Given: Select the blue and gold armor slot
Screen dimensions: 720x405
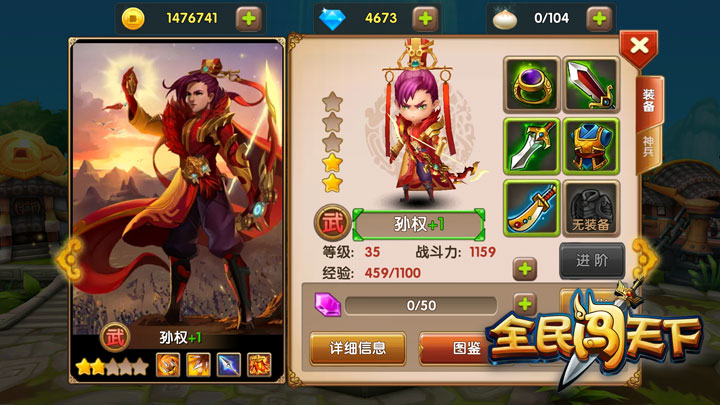Looking at the screenshot, I should pos(590,146).
